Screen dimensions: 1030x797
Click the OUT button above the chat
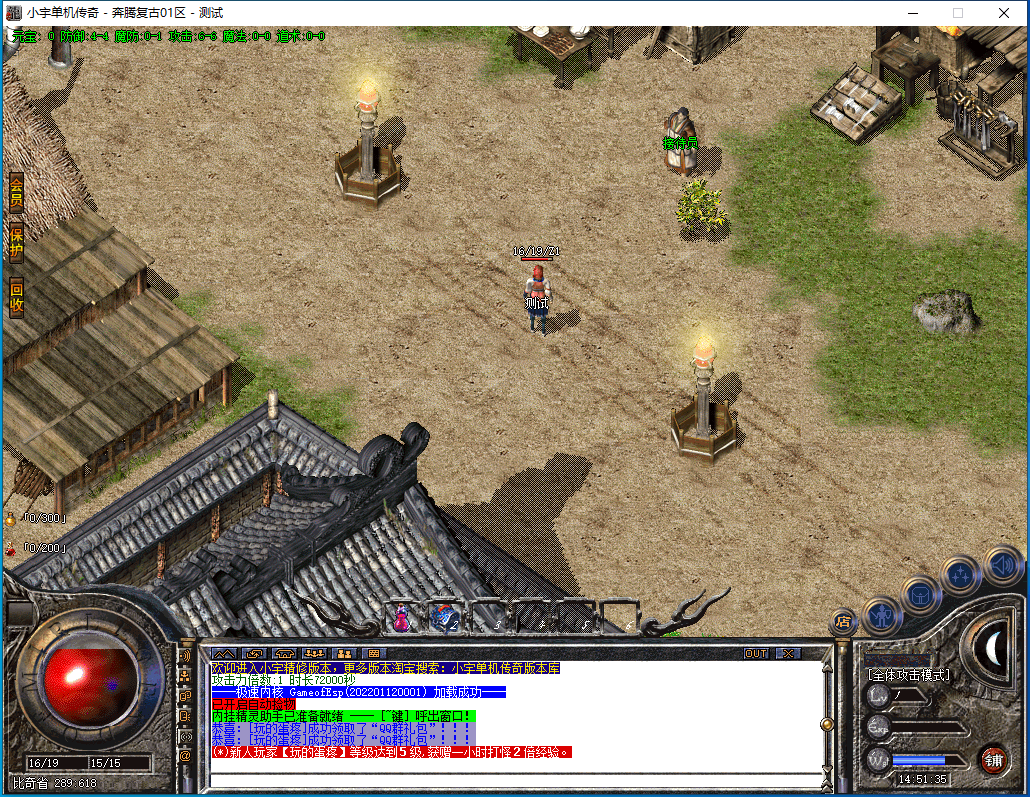coord(756,653)
